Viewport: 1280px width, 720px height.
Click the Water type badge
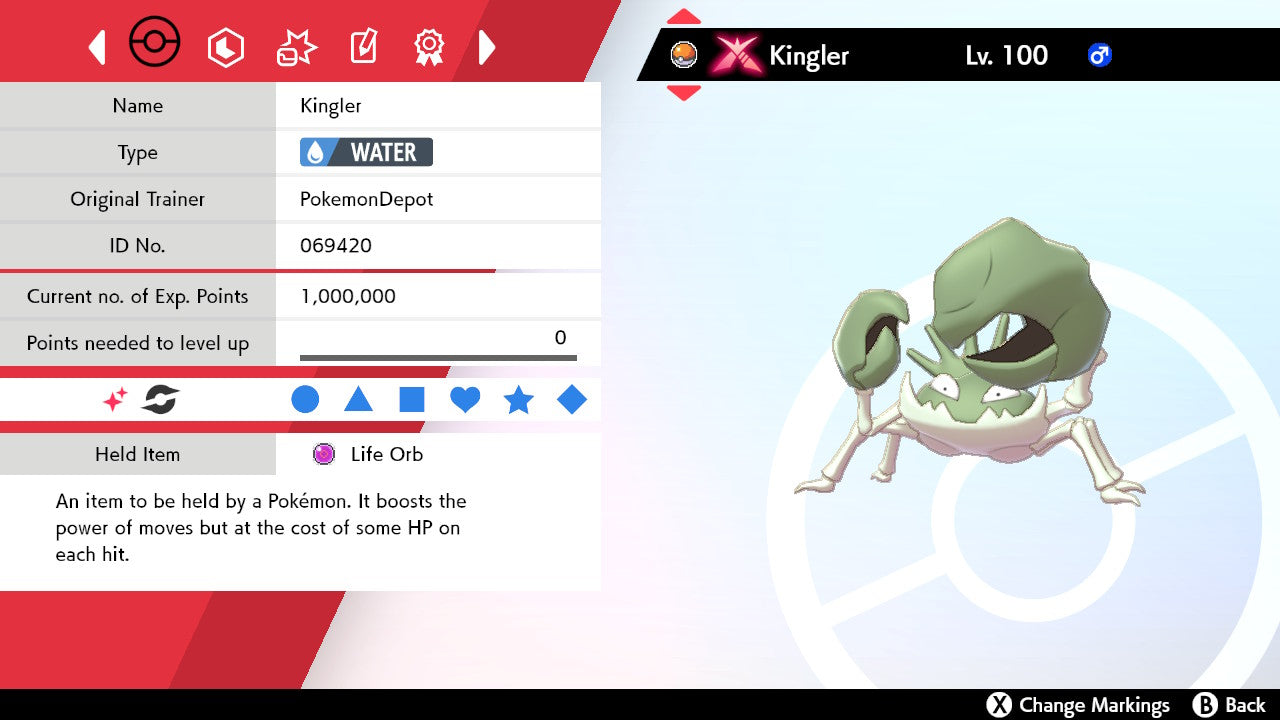[x=366, y=152]
